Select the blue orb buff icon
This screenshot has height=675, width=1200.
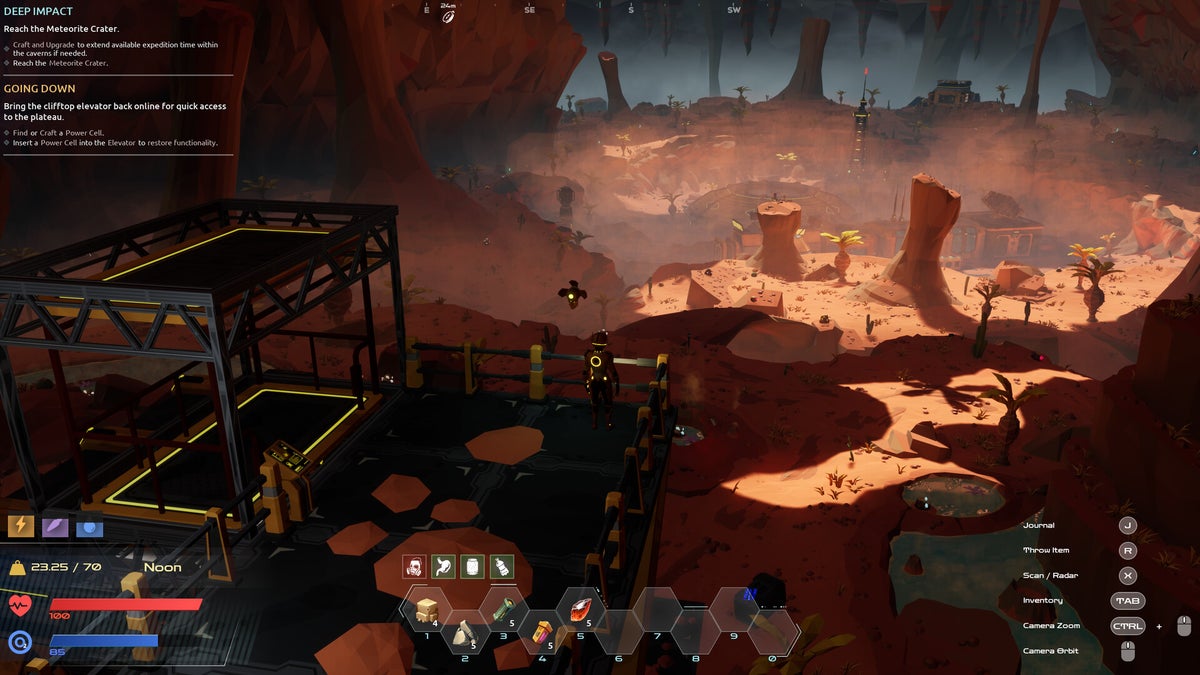(x=89, y=525)
